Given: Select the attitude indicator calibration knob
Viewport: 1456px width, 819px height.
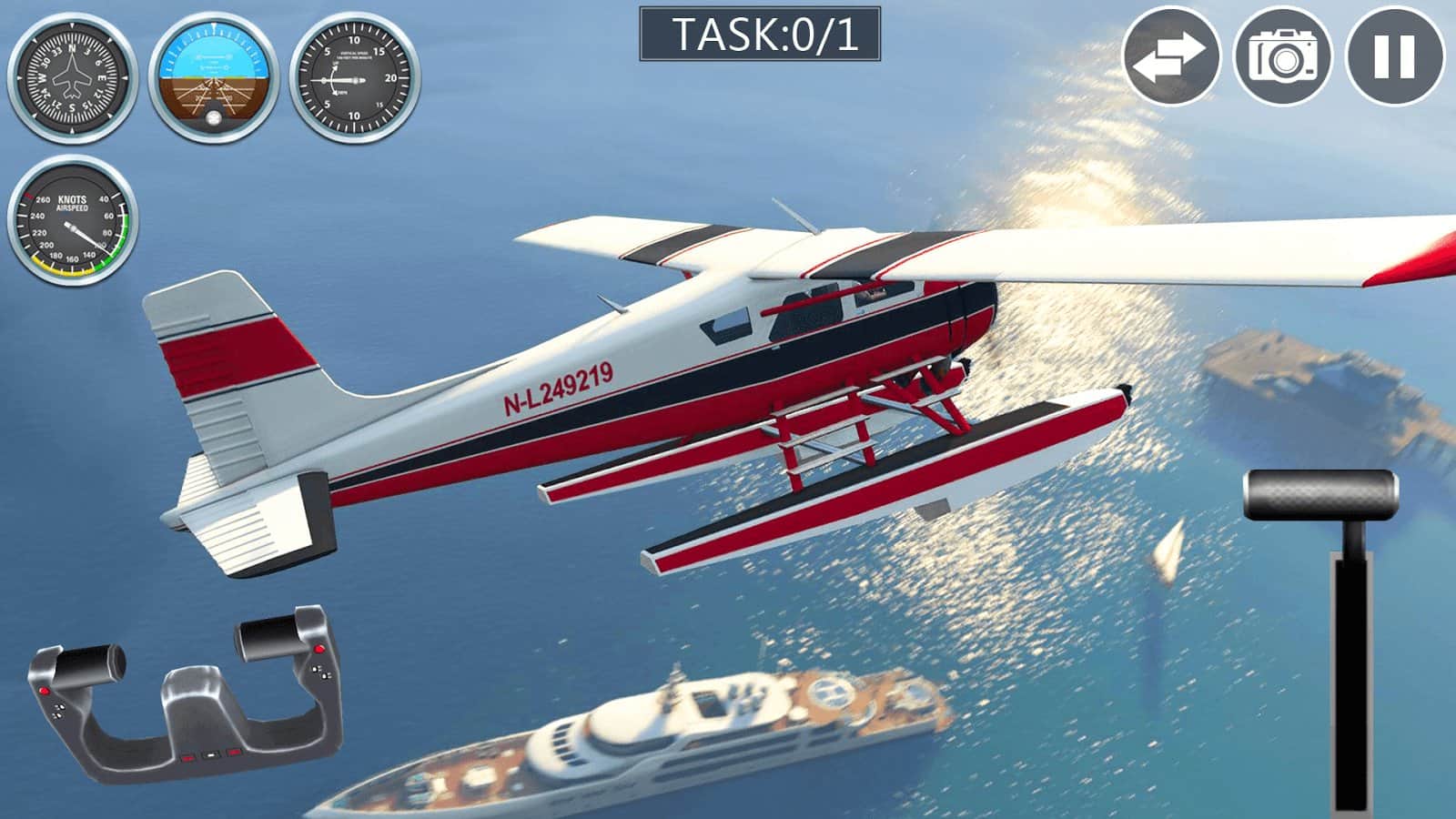Looking at the screenshot, I should point(214,119).
